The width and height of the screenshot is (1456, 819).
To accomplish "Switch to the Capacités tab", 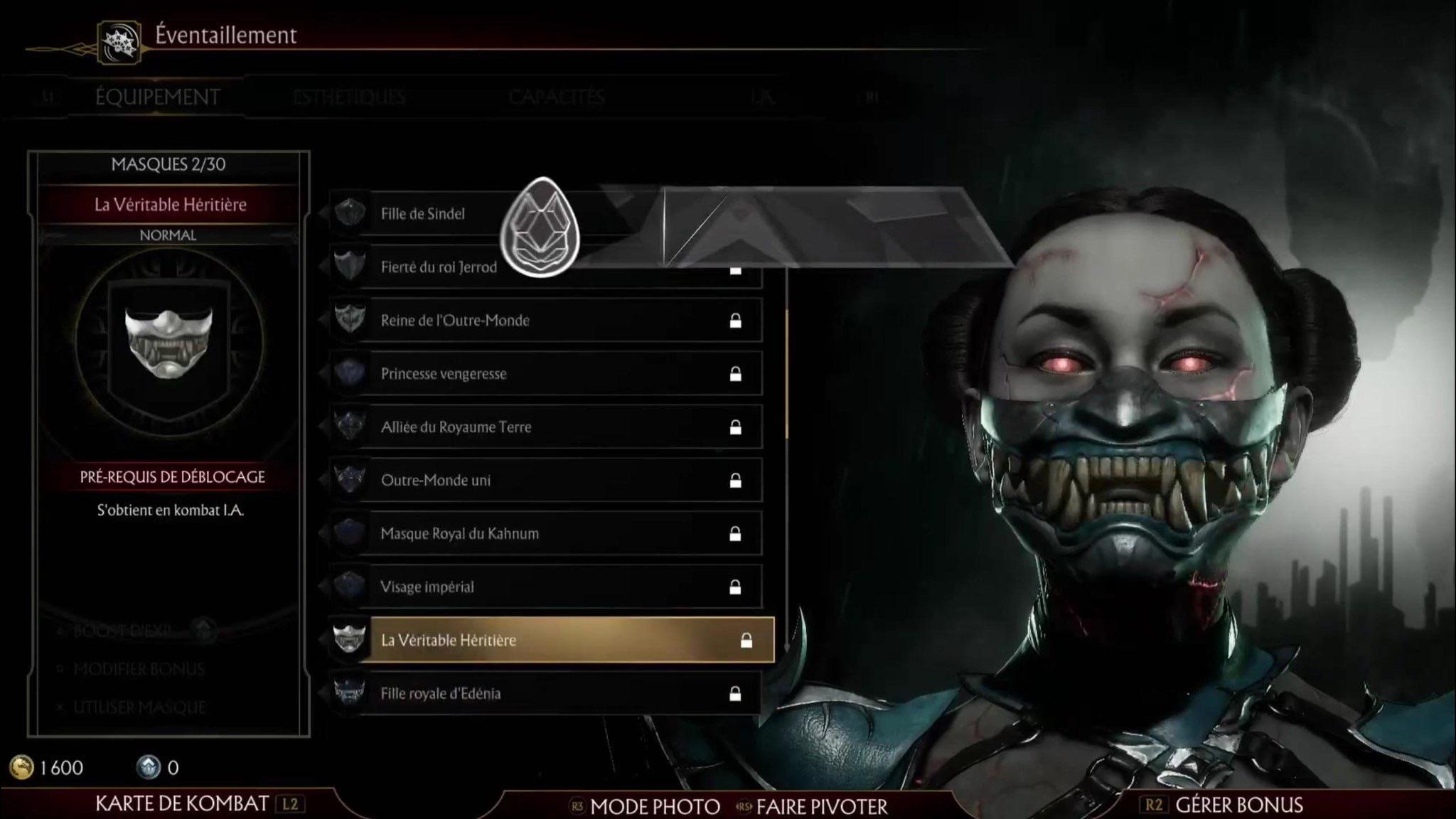I will pyautogui.click(x=557, y=97).
